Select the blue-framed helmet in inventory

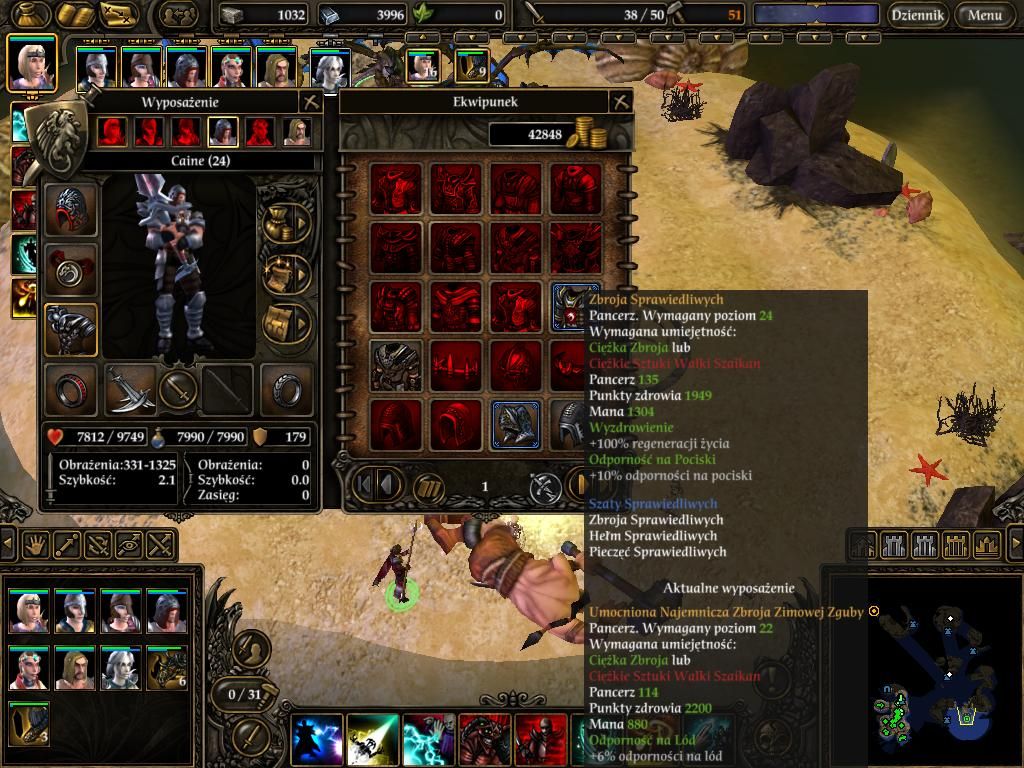(x=516, y=424)
